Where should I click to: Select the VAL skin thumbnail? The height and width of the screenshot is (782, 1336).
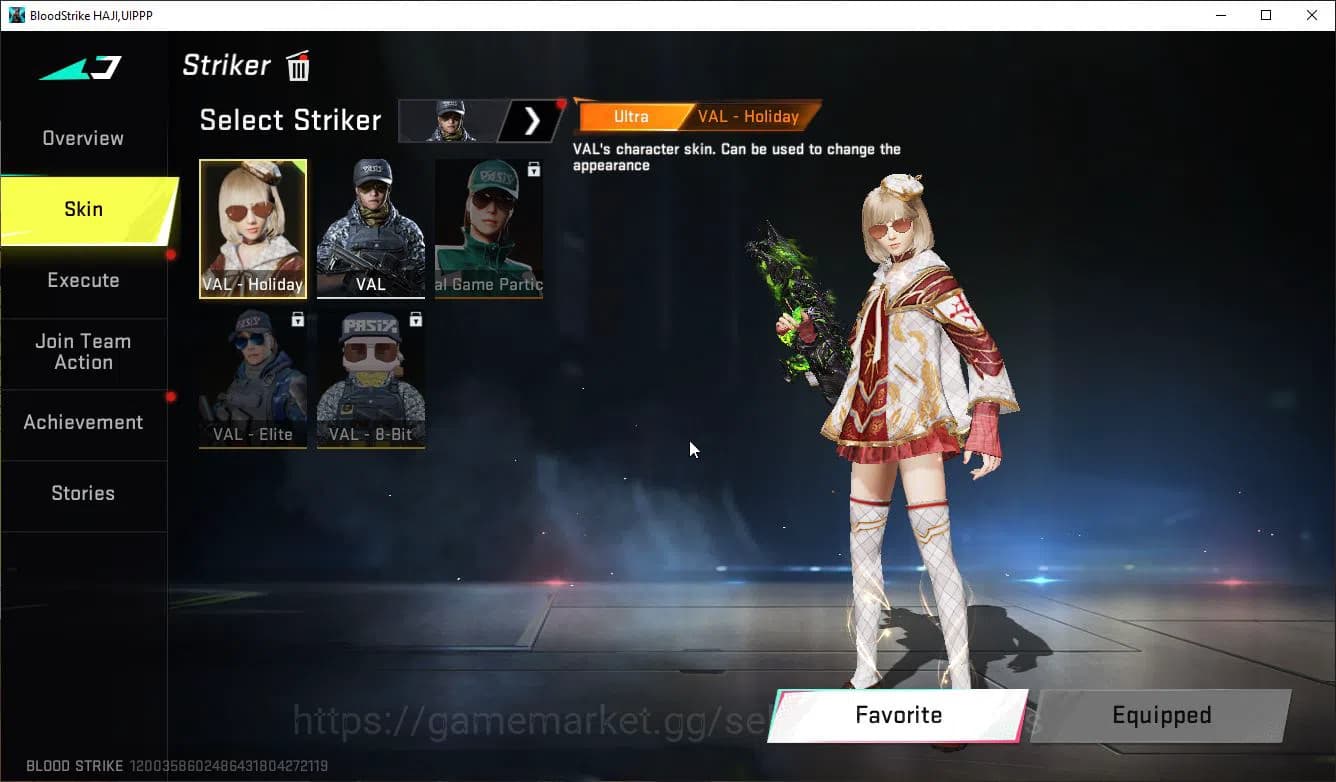(370, 228)
